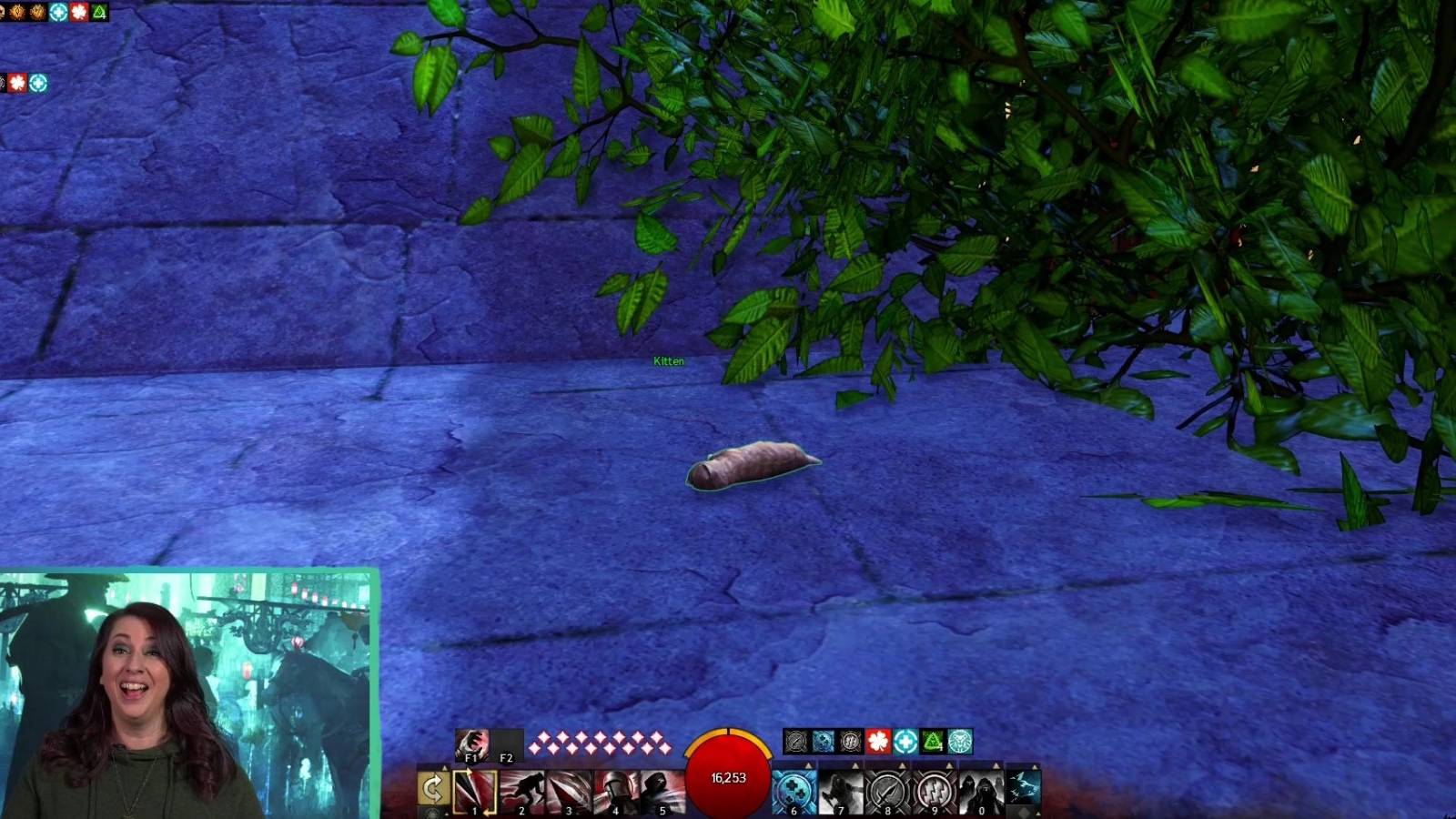Expand the skill selector arrow above slot 7
1456x819 pixels.
pyautogui.click(x=856, y=764)
